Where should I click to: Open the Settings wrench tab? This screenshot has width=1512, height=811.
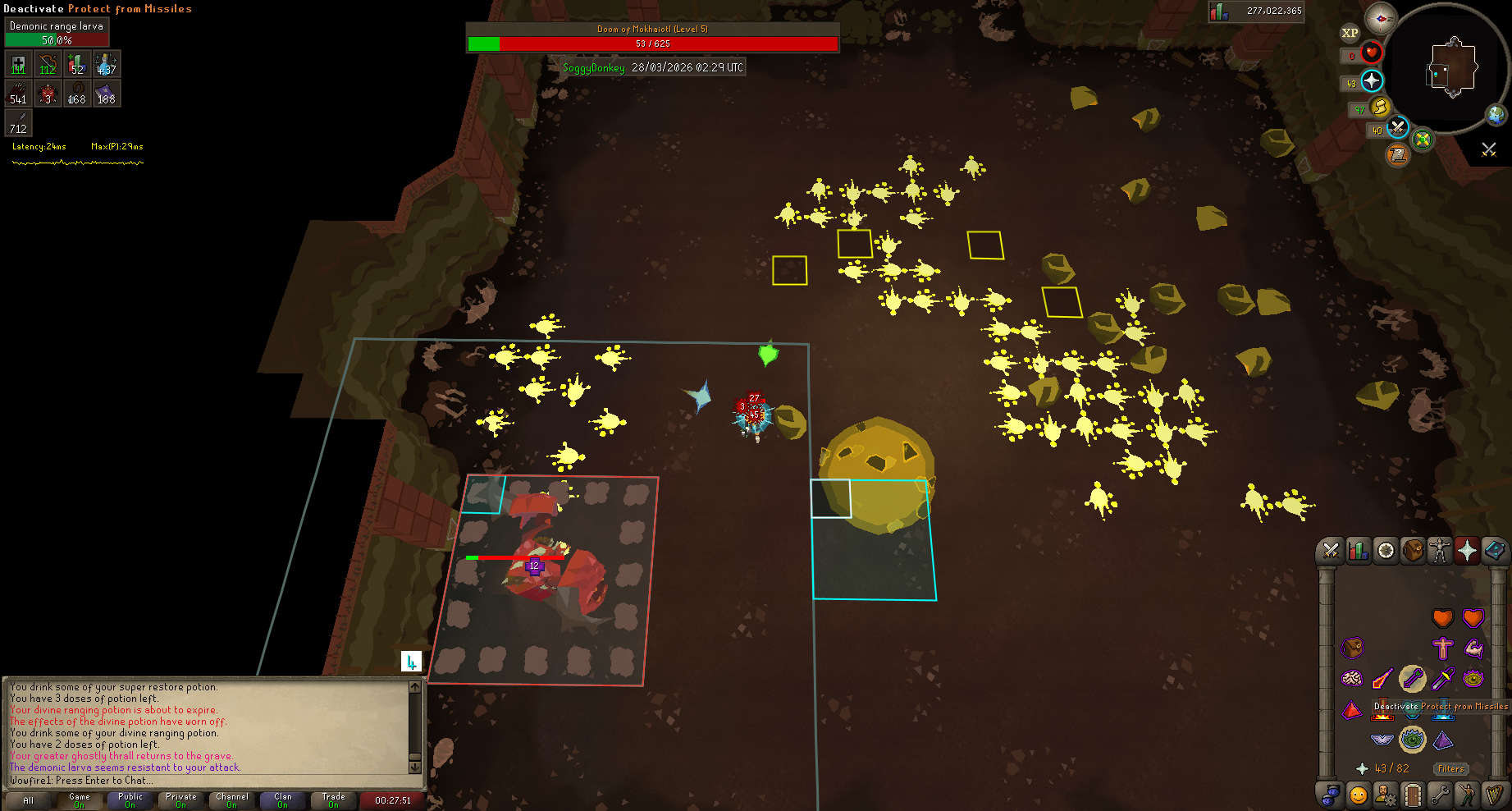coord(1440,795)
